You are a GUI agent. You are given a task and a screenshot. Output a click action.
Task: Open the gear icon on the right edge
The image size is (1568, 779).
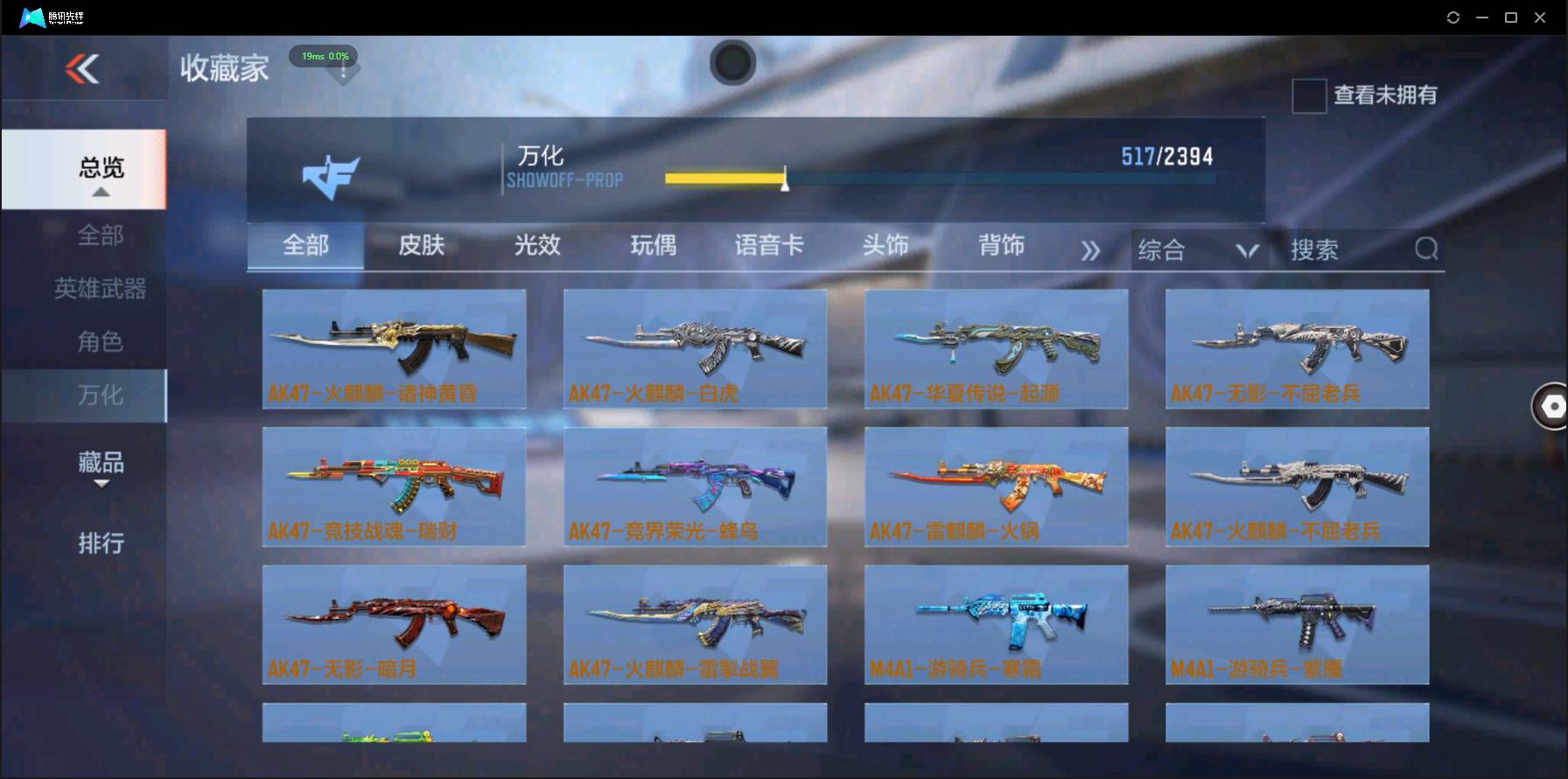(1553, 406)
